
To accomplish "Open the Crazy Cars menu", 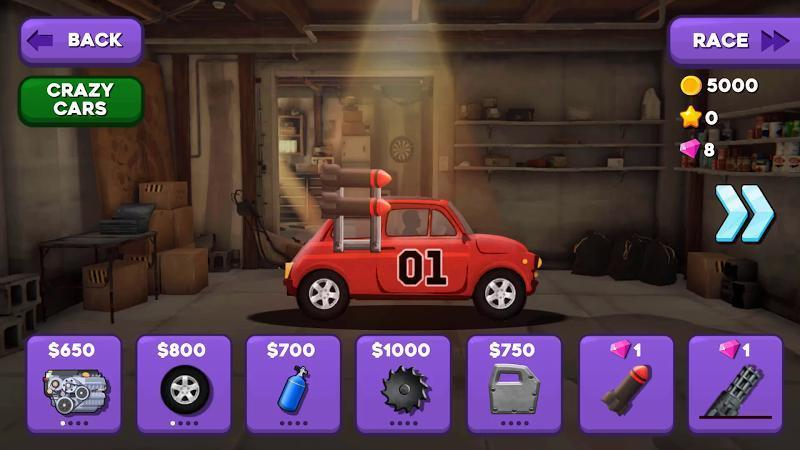I will pyautogui.click(x=80, y=100).
